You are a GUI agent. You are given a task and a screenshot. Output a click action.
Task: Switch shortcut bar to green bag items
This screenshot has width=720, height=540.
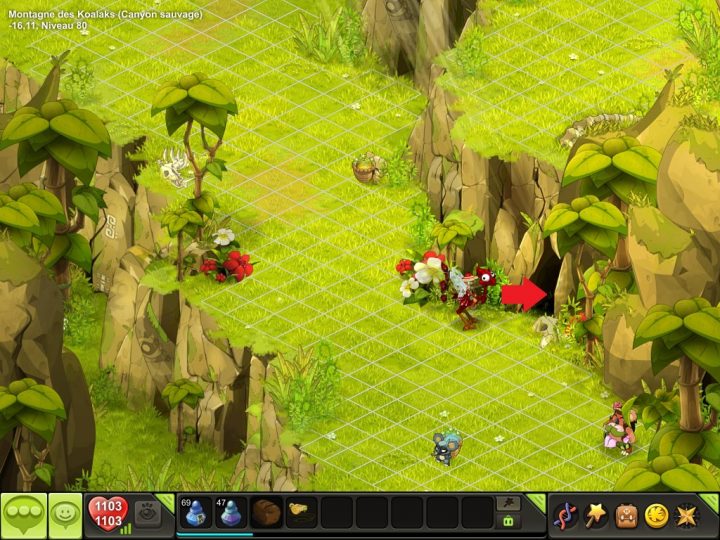508,522
